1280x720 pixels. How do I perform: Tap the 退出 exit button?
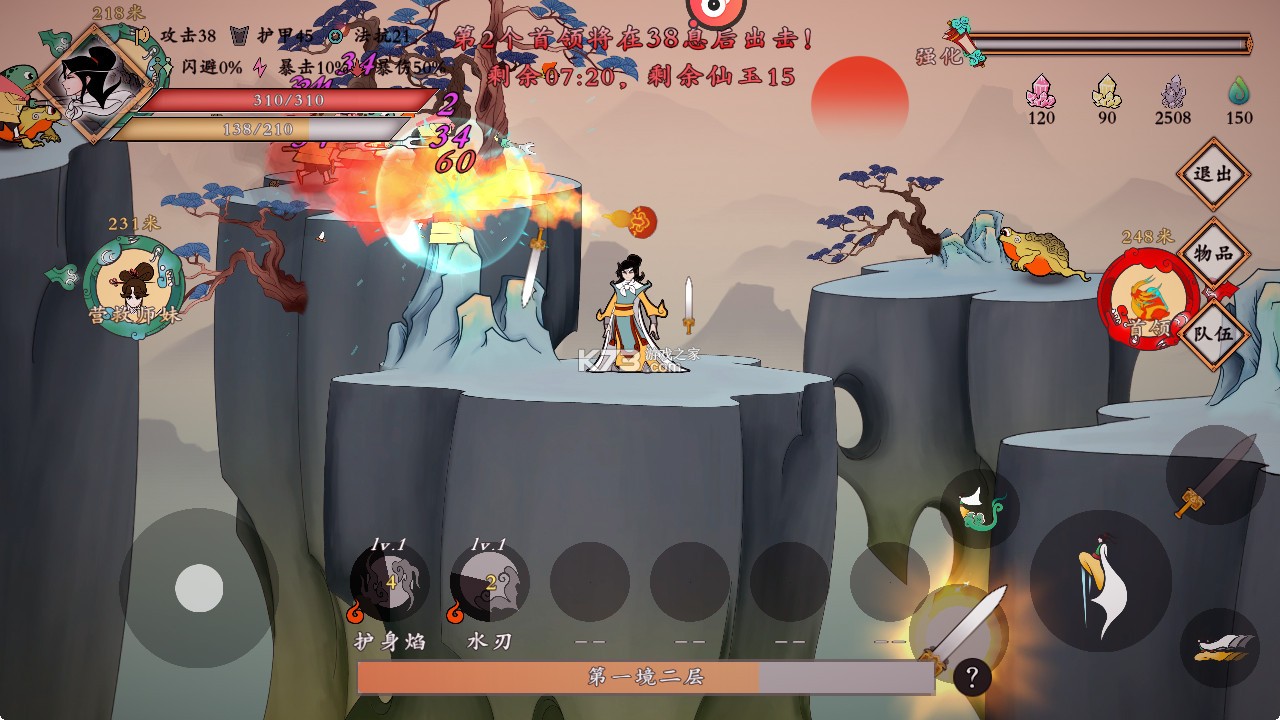point(1214,174)
